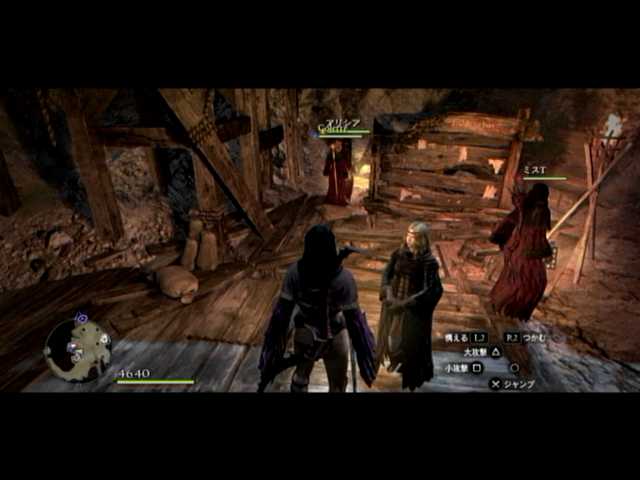Open the circular minimap
The height and width of the screenshot is (480, 640).
click(78, 347)
